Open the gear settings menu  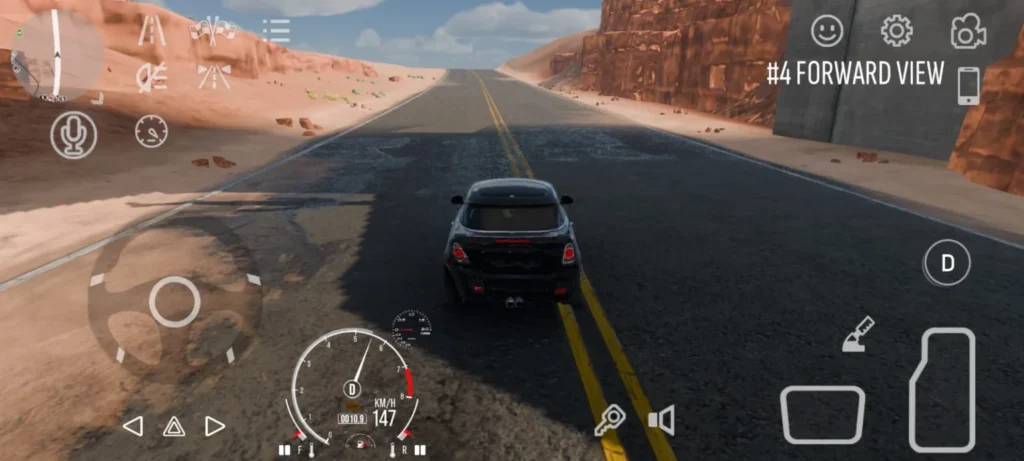(x=896, y=31)
